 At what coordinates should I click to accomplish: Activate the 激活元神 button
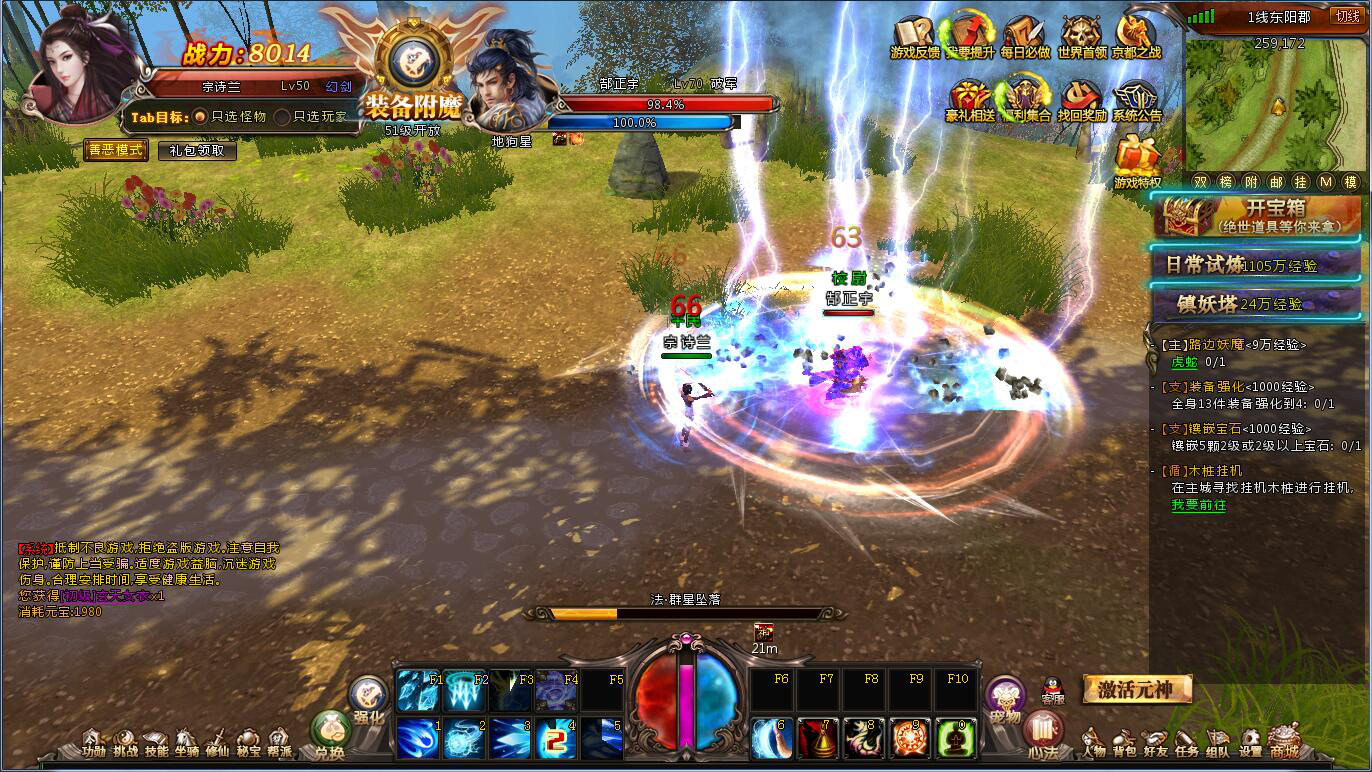tap(1137, 689)
